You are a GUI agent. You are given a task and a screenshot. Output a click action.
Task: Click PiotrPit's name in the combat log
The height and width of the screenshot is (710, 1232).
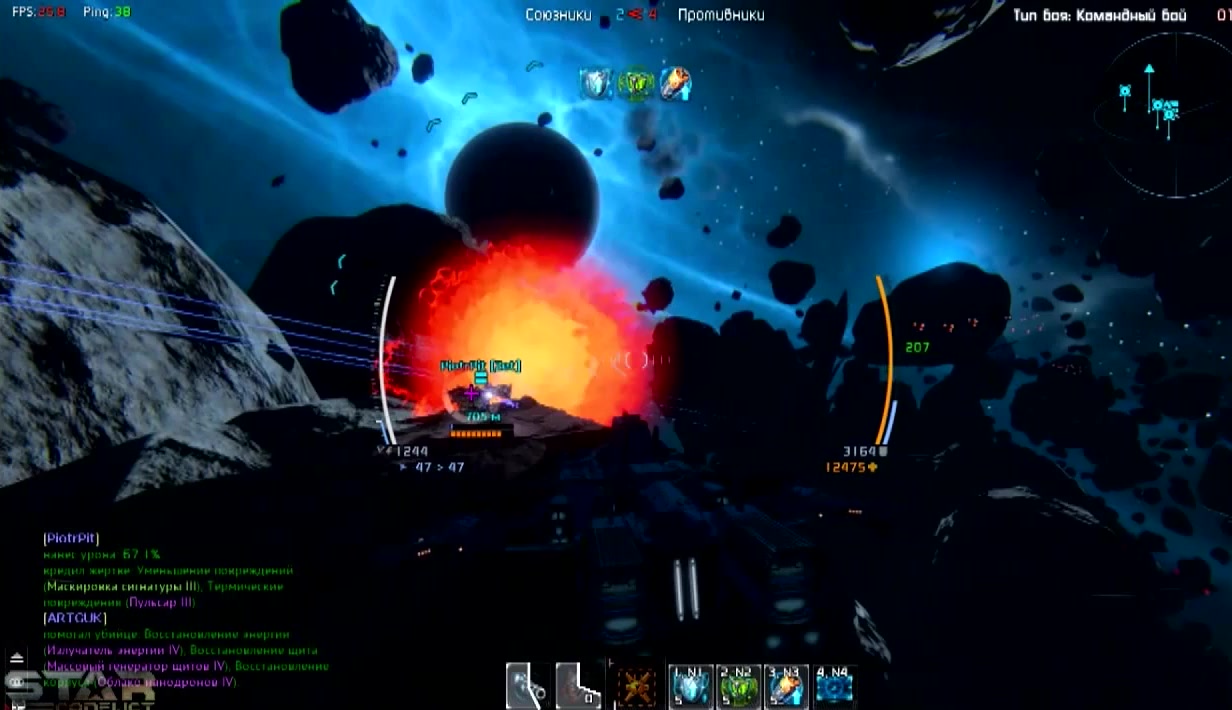pyautogui.click(x=71, y=538)
